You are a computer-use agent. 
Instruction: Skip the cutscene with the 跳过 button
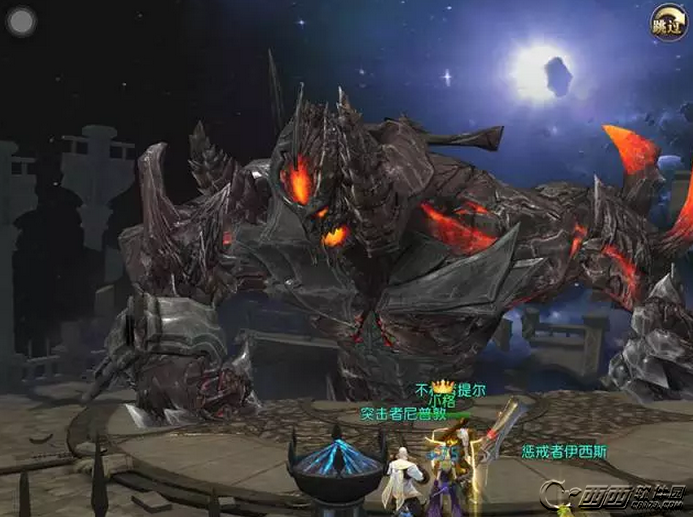668,23
